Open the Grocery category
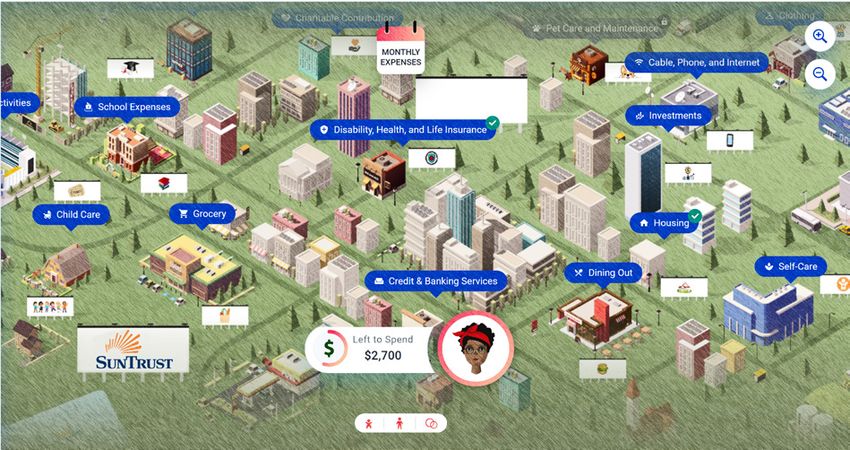The image size is (850, 450). click(203, 214)
